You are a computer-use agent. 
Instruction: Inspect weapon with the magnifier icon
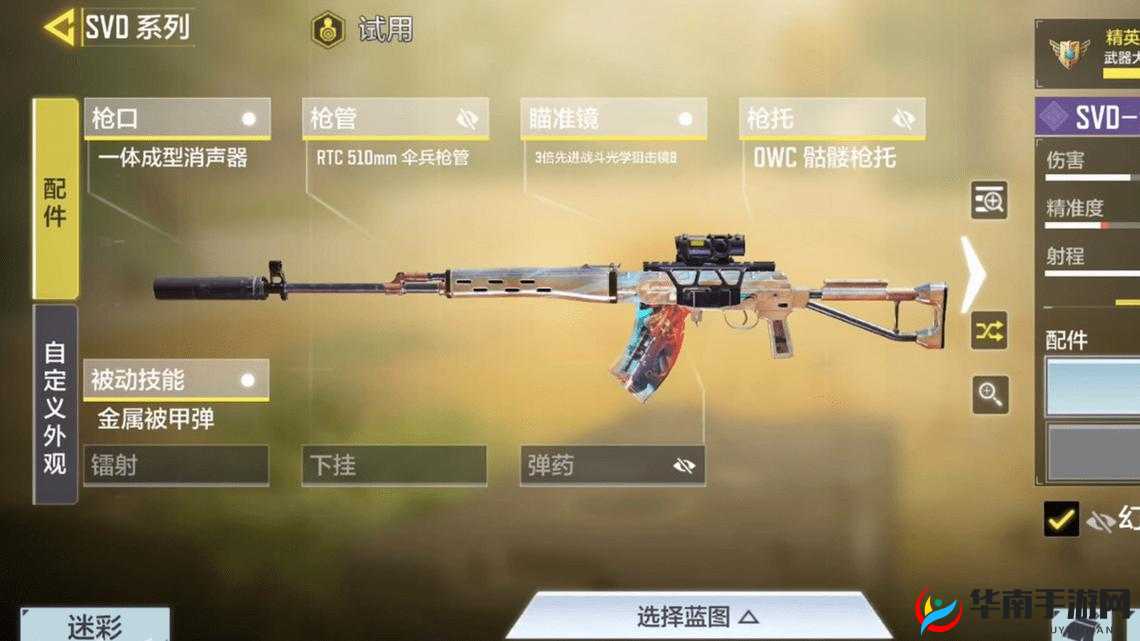tap(990, 395)
